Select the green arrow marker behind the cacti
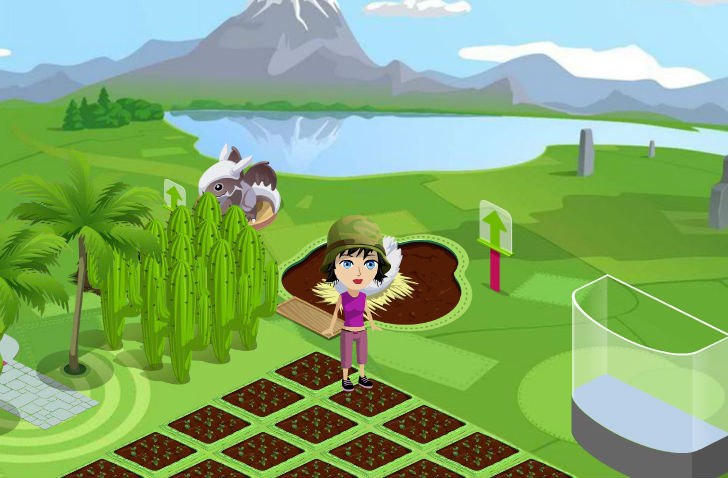This screenshot has width=728, height=478. coord(175,194)
